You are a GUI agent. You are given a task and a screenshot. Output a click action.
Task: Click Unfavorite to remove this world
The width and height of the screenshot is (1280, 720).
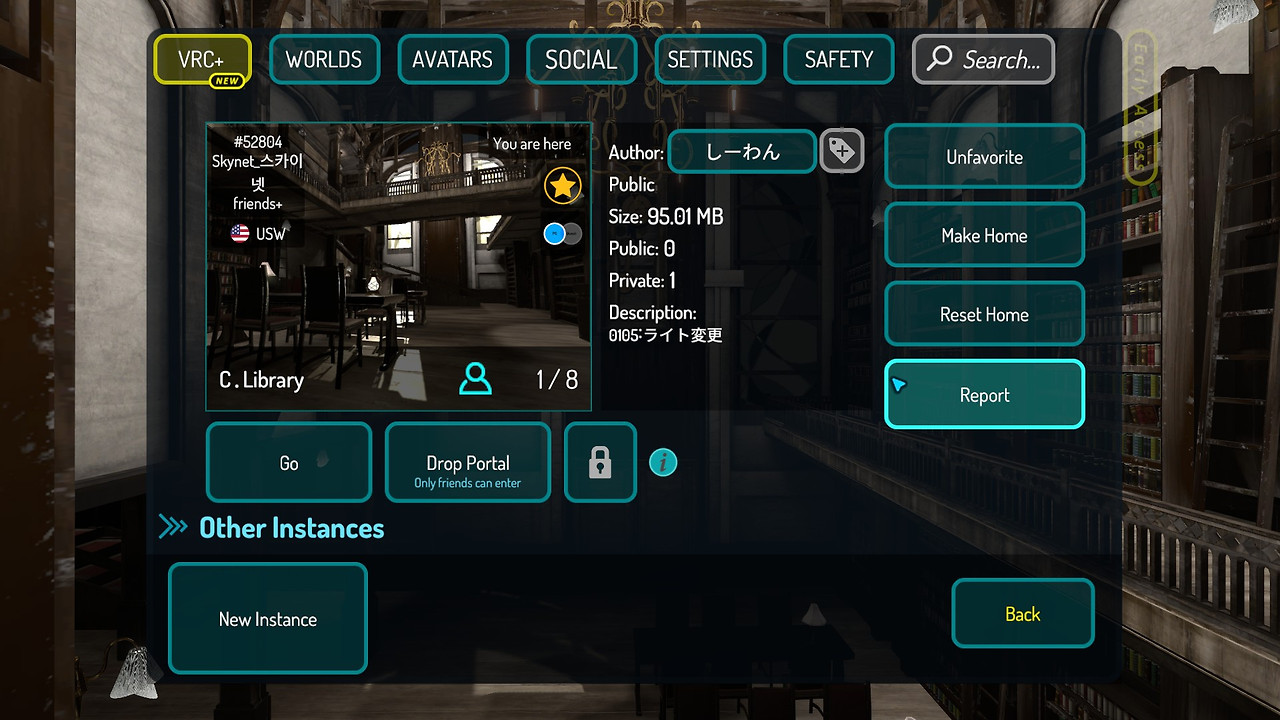pos(984,156)
